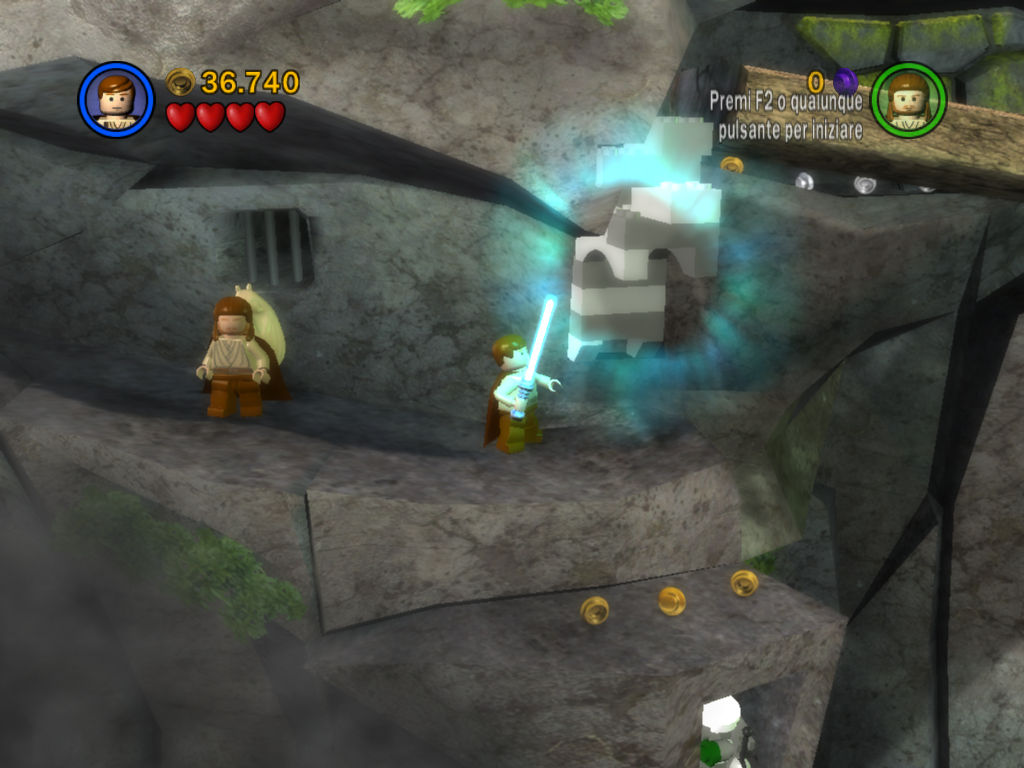
Task: Select player two's green-ringed character portrait
Action: [908, 100]
